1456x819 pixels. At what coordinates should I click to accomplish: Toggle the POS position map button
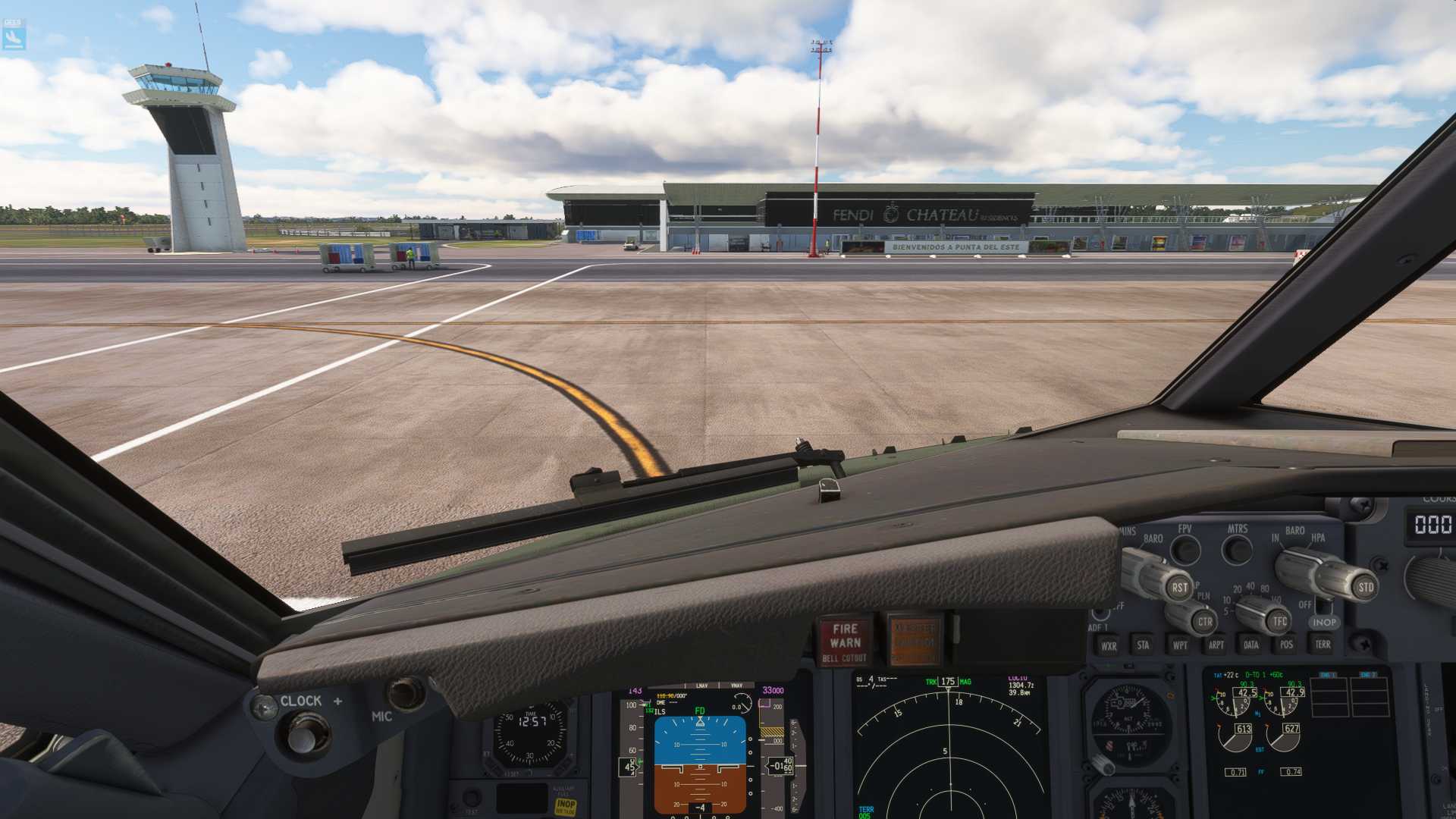(x=1286, y=645)
